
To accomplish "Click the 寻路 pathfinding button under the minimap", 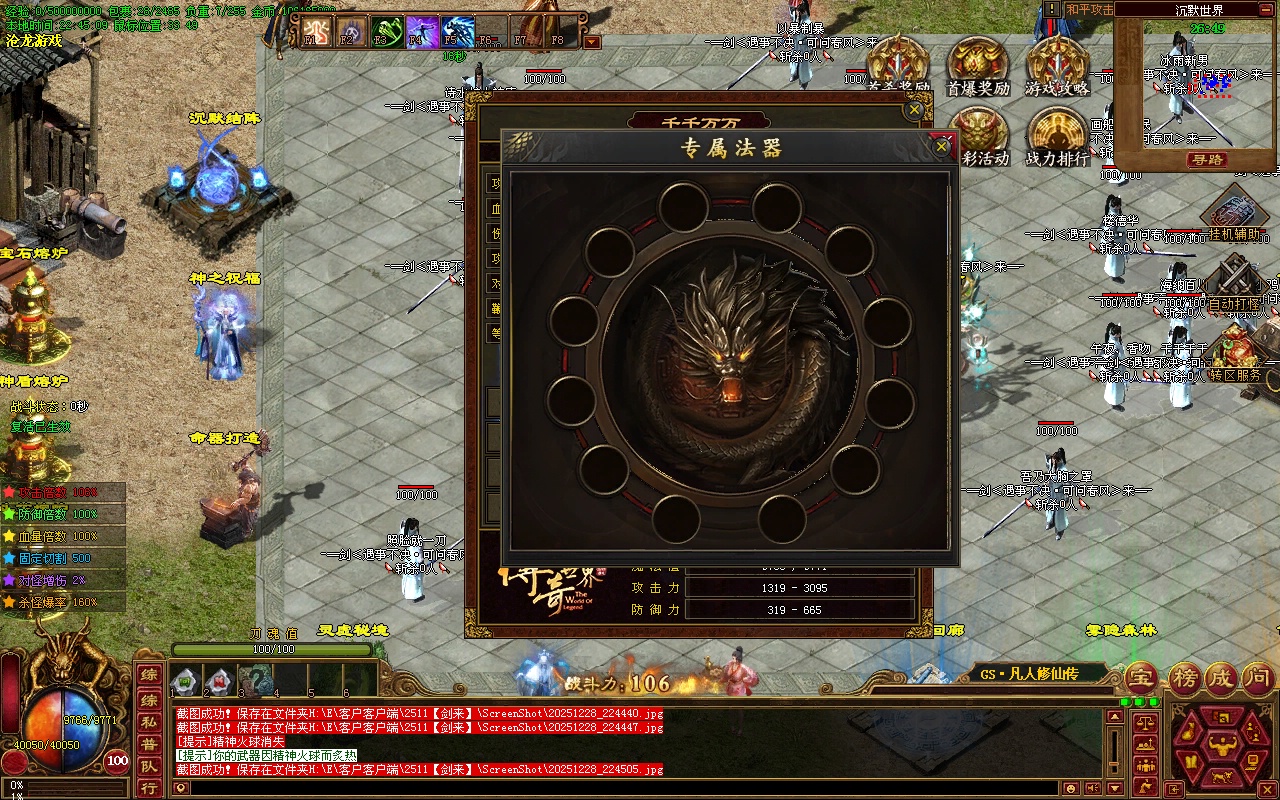I will (1208, 160).
